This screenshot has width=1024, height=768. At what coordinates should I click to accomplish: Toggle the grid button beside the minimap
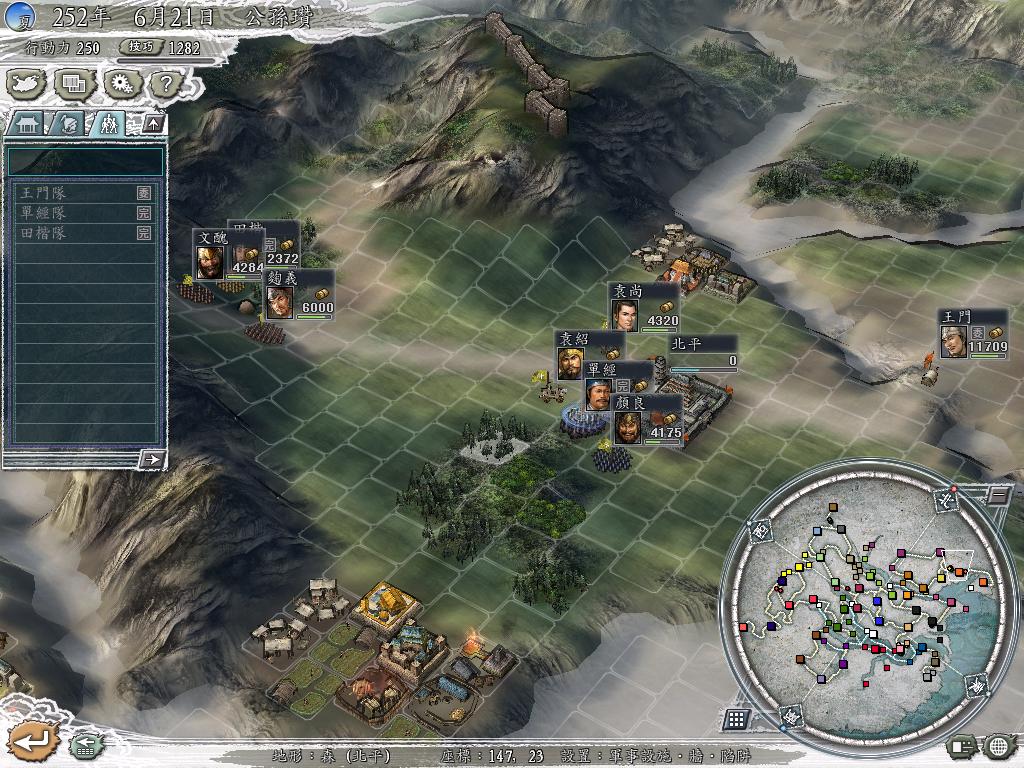736,718
